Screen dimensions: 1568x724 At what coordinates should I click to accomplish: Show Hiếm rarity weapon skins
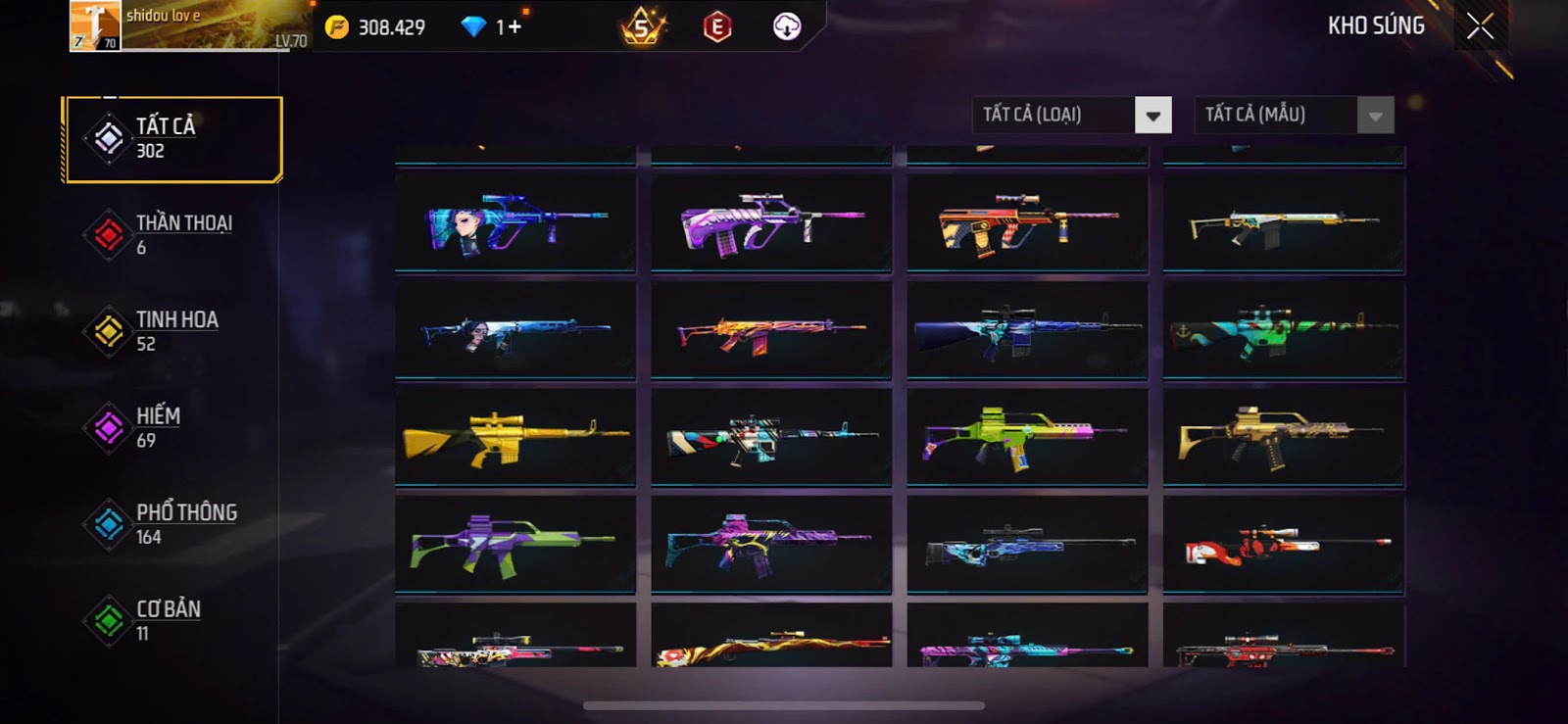[172, 428]
